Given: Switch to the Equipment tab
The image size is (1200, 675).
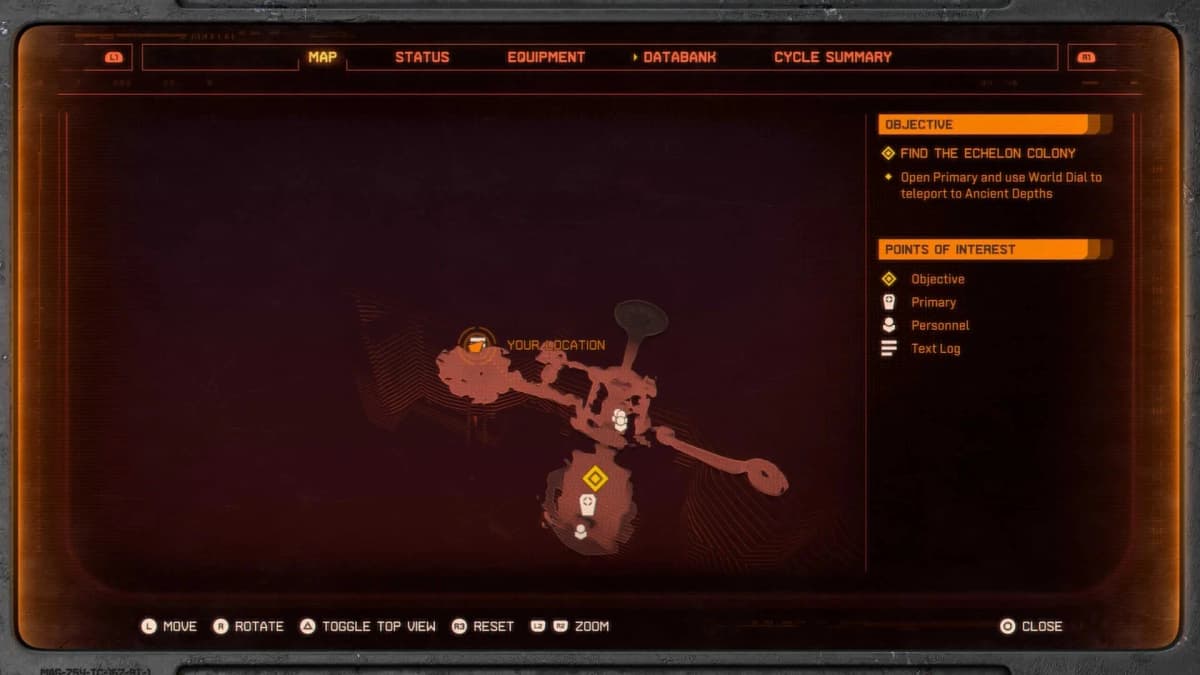Looking at the screenshot, I should (546, 57).
